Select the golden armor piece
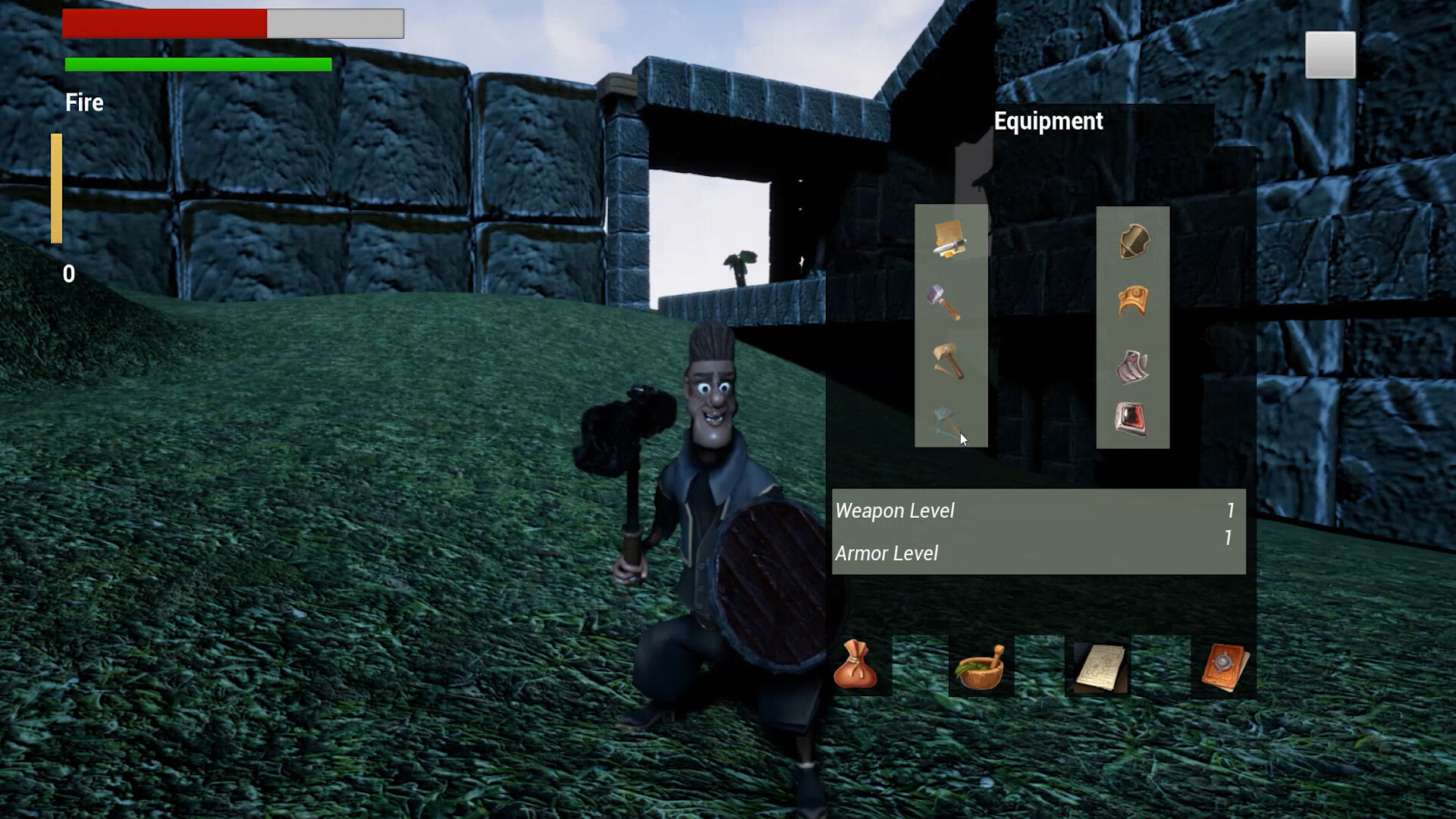The height and width of the screenshot is (819, 1456). click(x=1134, y=301)
